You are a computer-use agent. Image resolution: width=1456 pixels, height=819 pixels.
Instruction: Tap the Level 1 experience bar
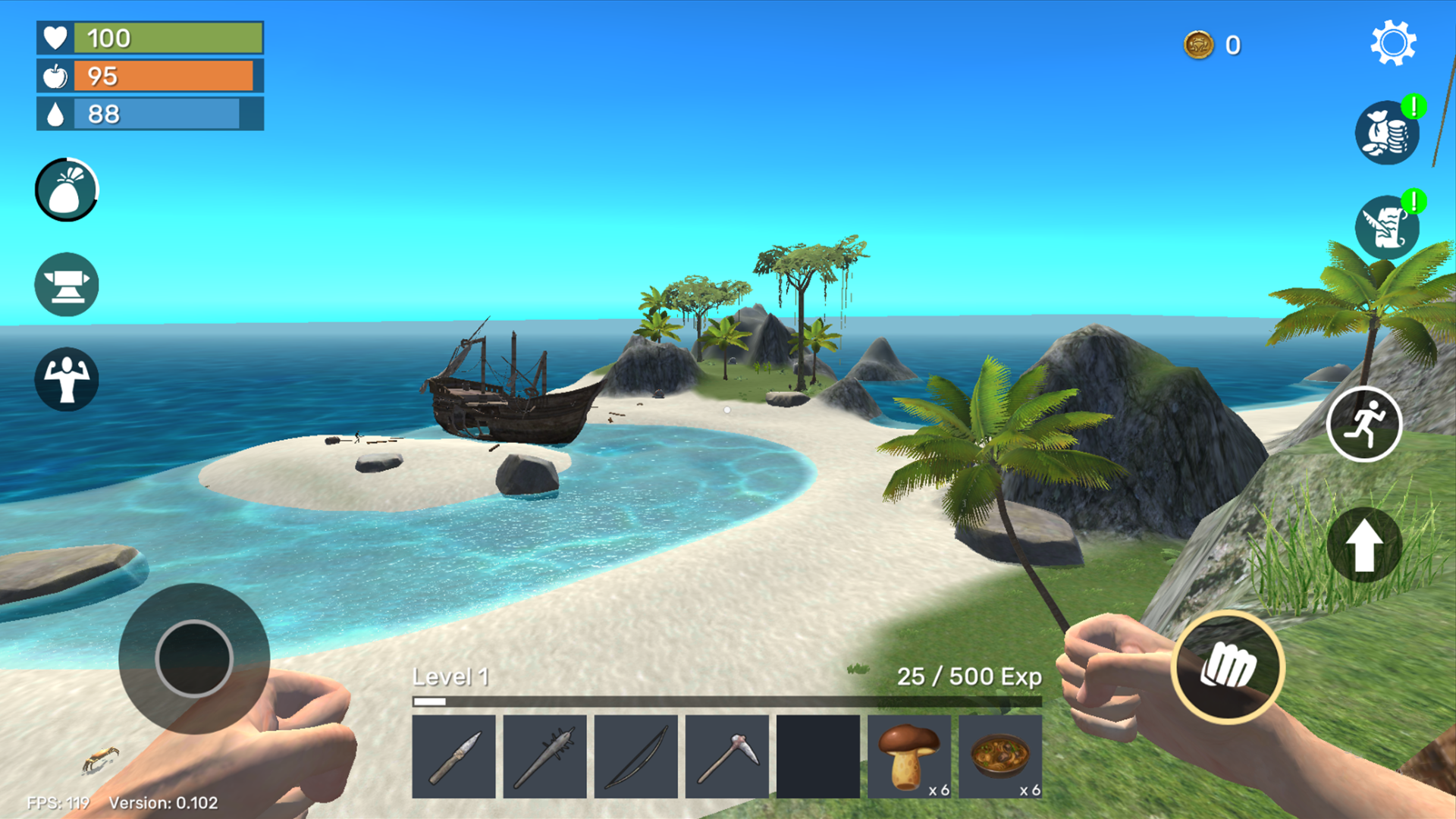(728, 699)
